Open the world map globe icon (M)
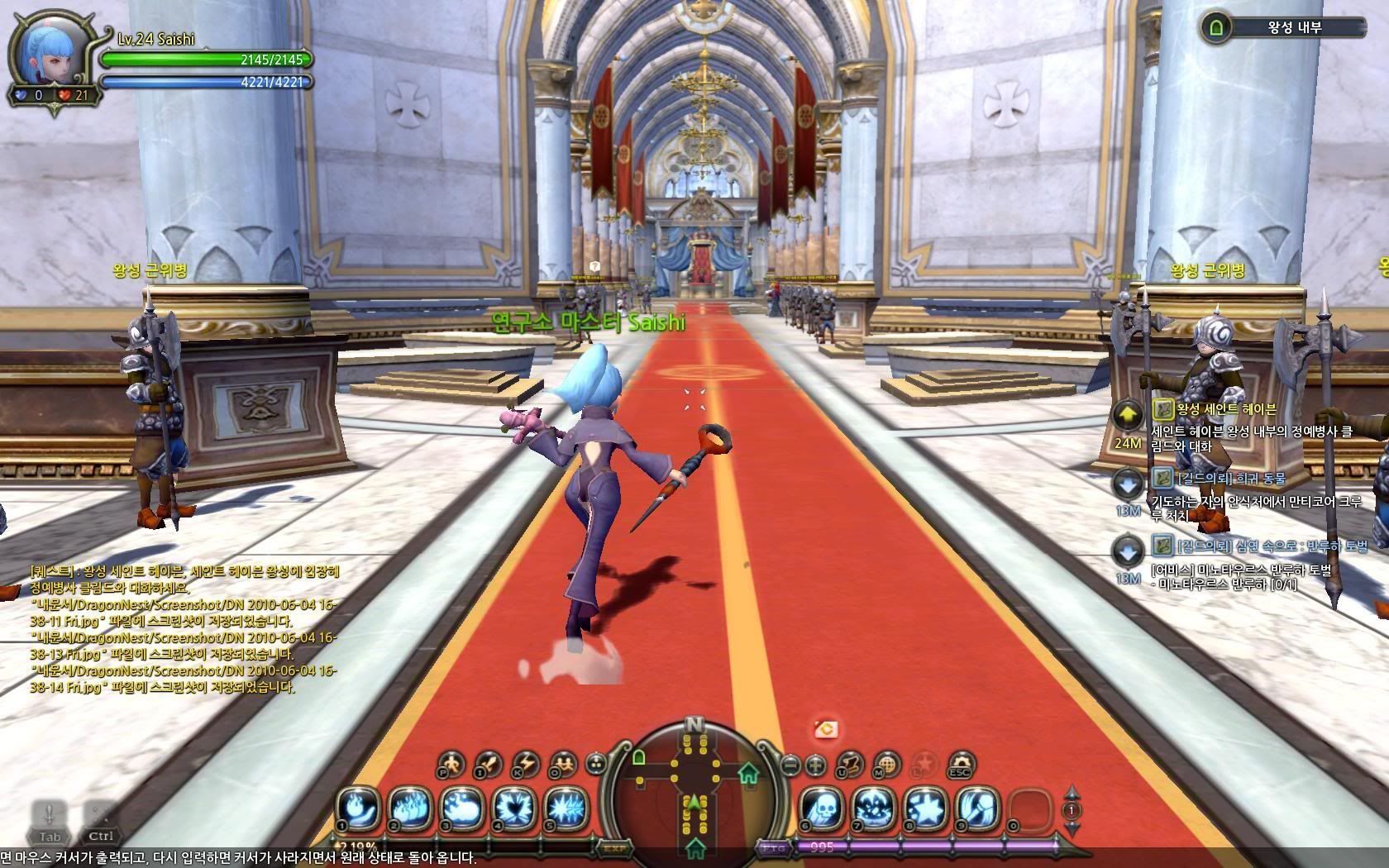Screen dimensions: 1389x868 pyautogui.click(x=886, y=764)
